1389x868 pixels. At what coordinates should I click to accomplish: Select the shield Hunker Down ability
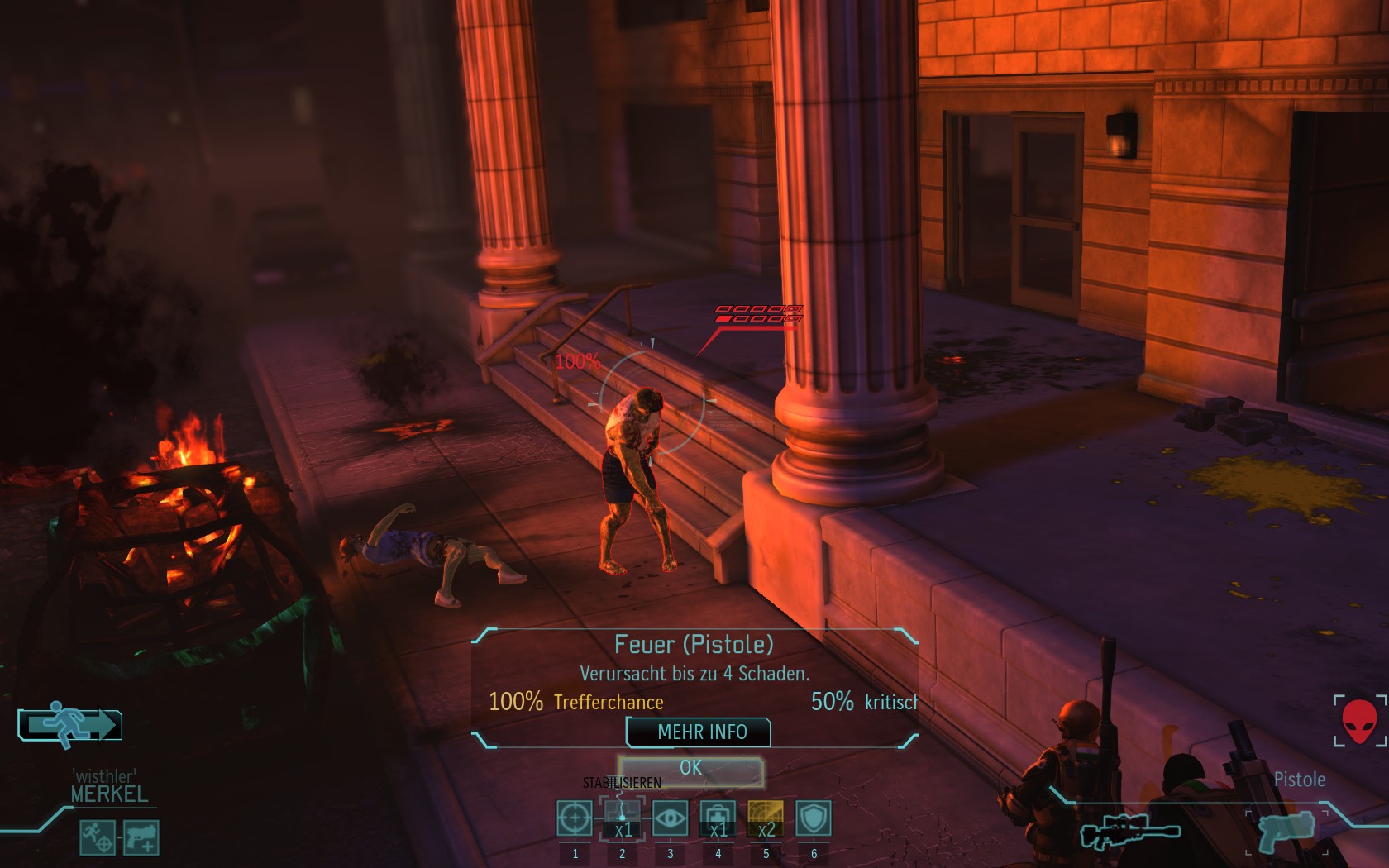pos(814,818)
